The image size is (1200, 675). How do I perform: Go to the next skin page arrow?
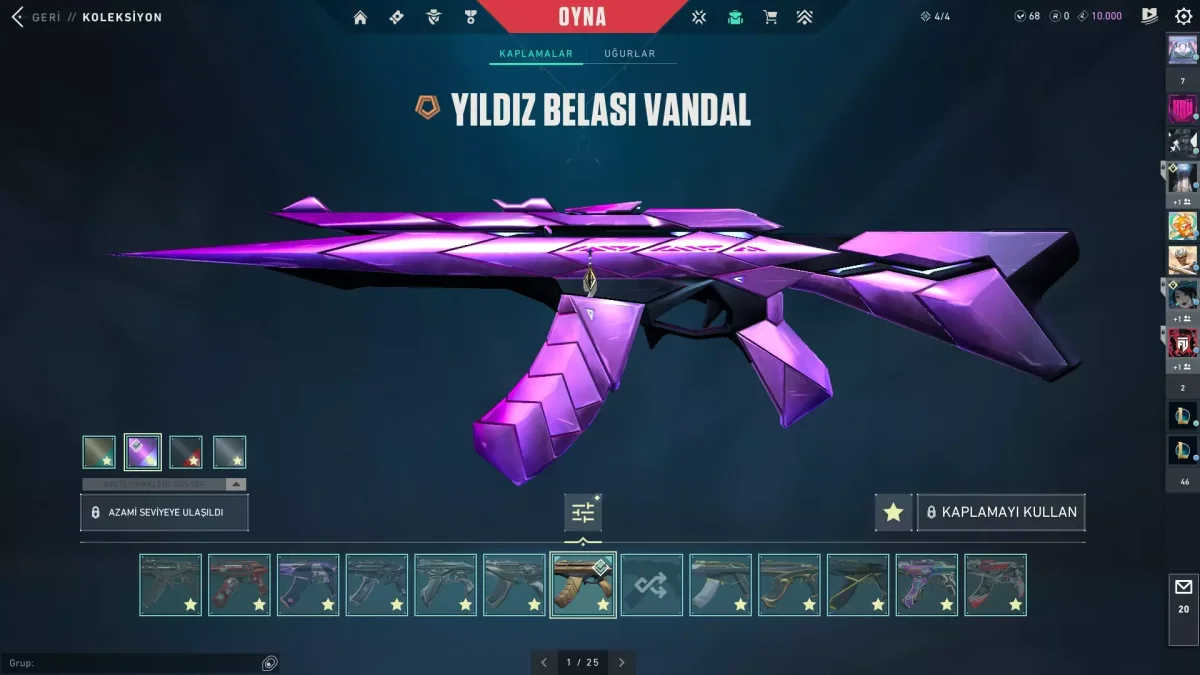coord(621,662)
